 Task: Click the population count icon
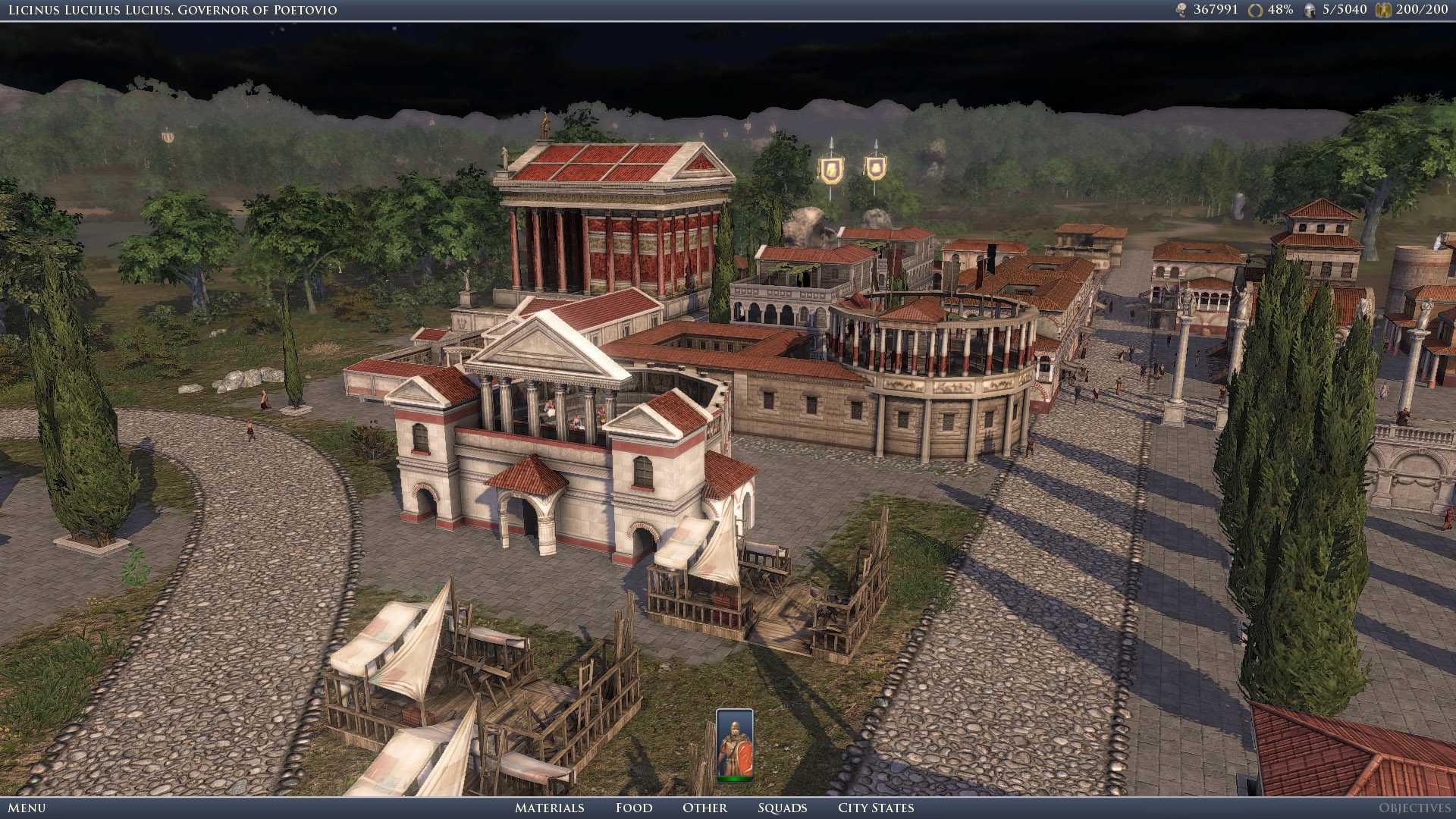point(1181,10)
